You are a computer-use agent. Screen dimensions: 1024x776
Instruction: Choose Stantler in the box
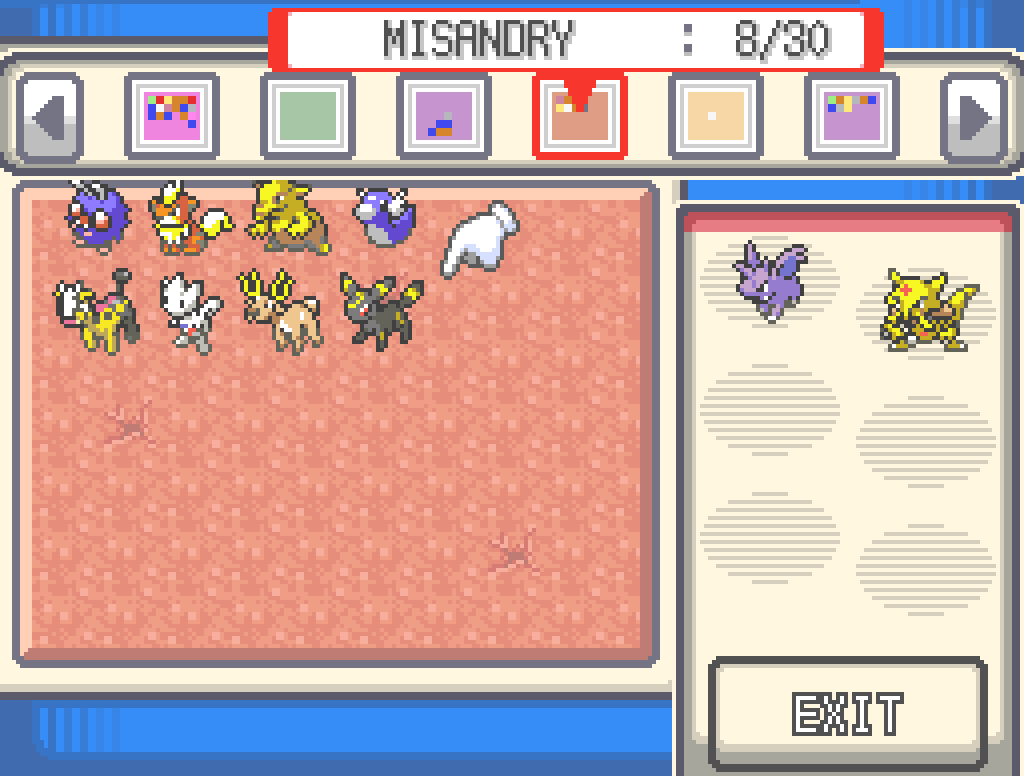(280, 309)
